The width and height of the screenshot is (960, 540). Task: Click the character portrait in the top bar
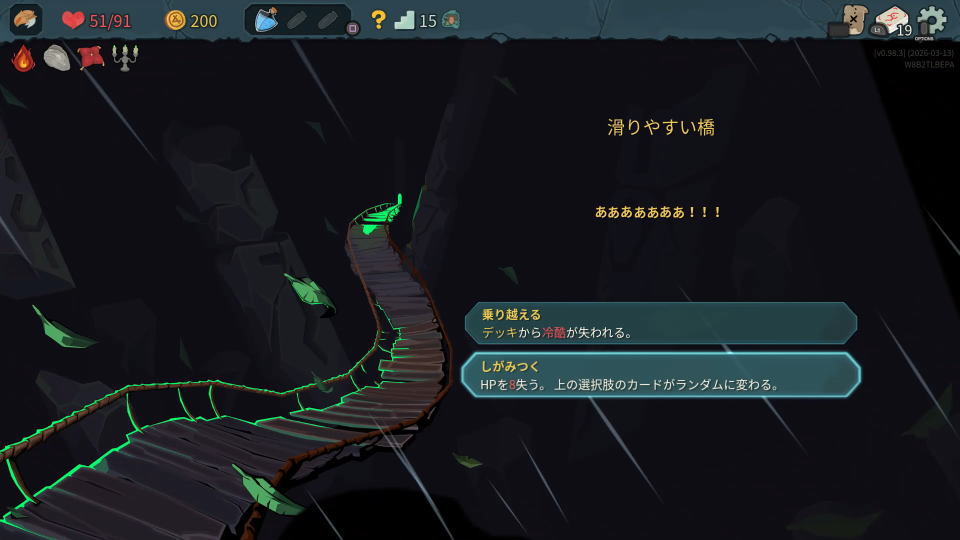(26, 20)
